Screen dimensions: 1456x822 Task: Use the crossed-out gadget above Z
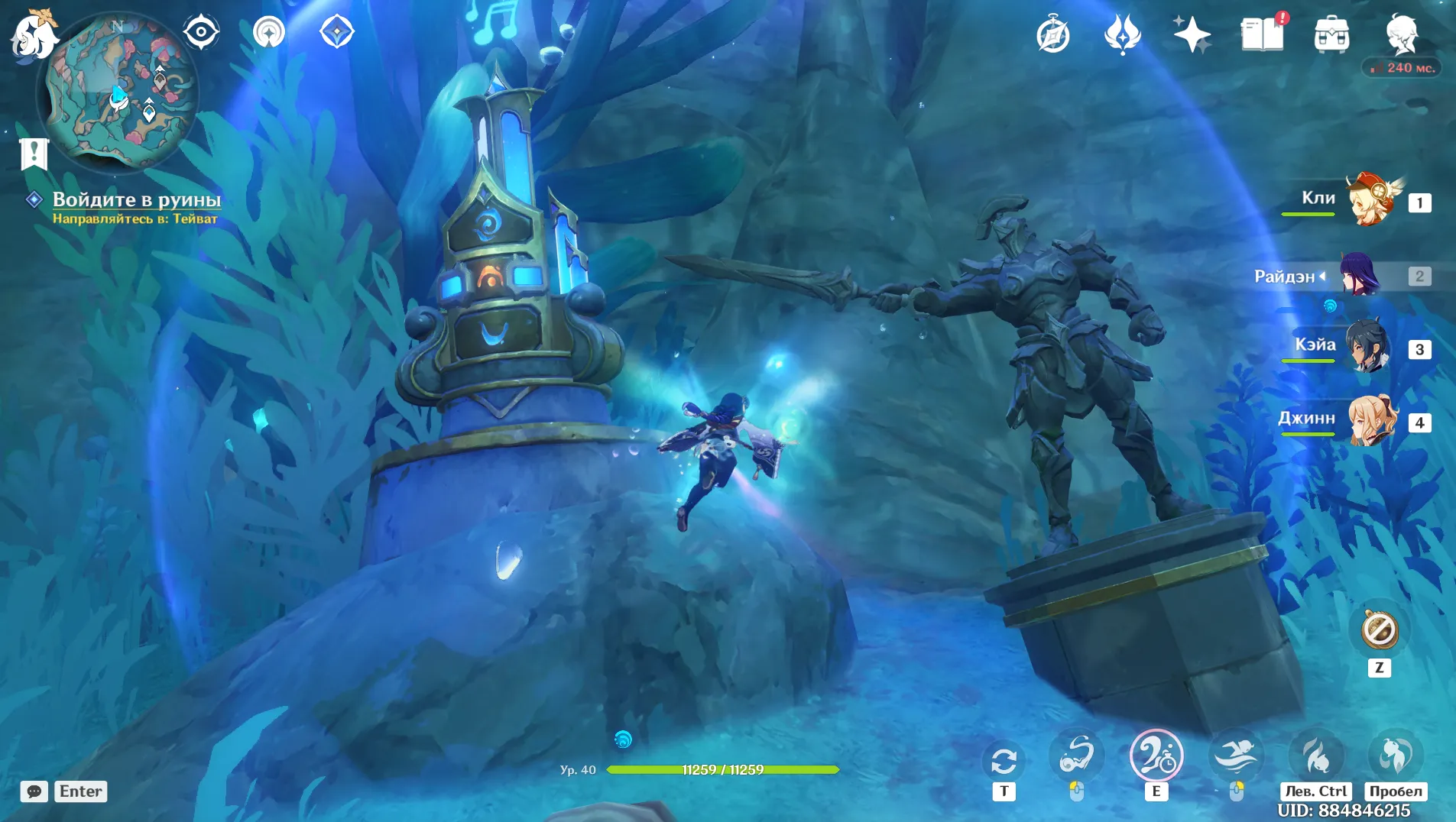[1380, 630]
